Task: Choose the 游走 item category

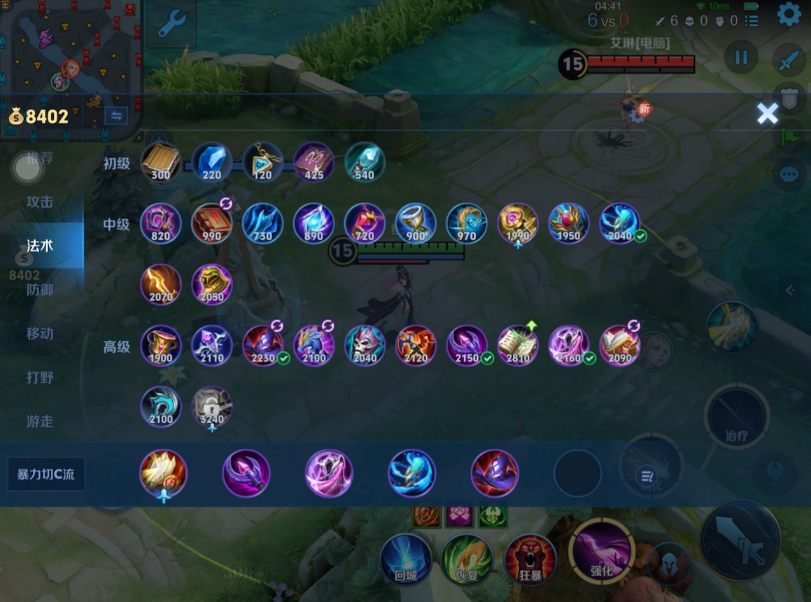Action: 40,421
